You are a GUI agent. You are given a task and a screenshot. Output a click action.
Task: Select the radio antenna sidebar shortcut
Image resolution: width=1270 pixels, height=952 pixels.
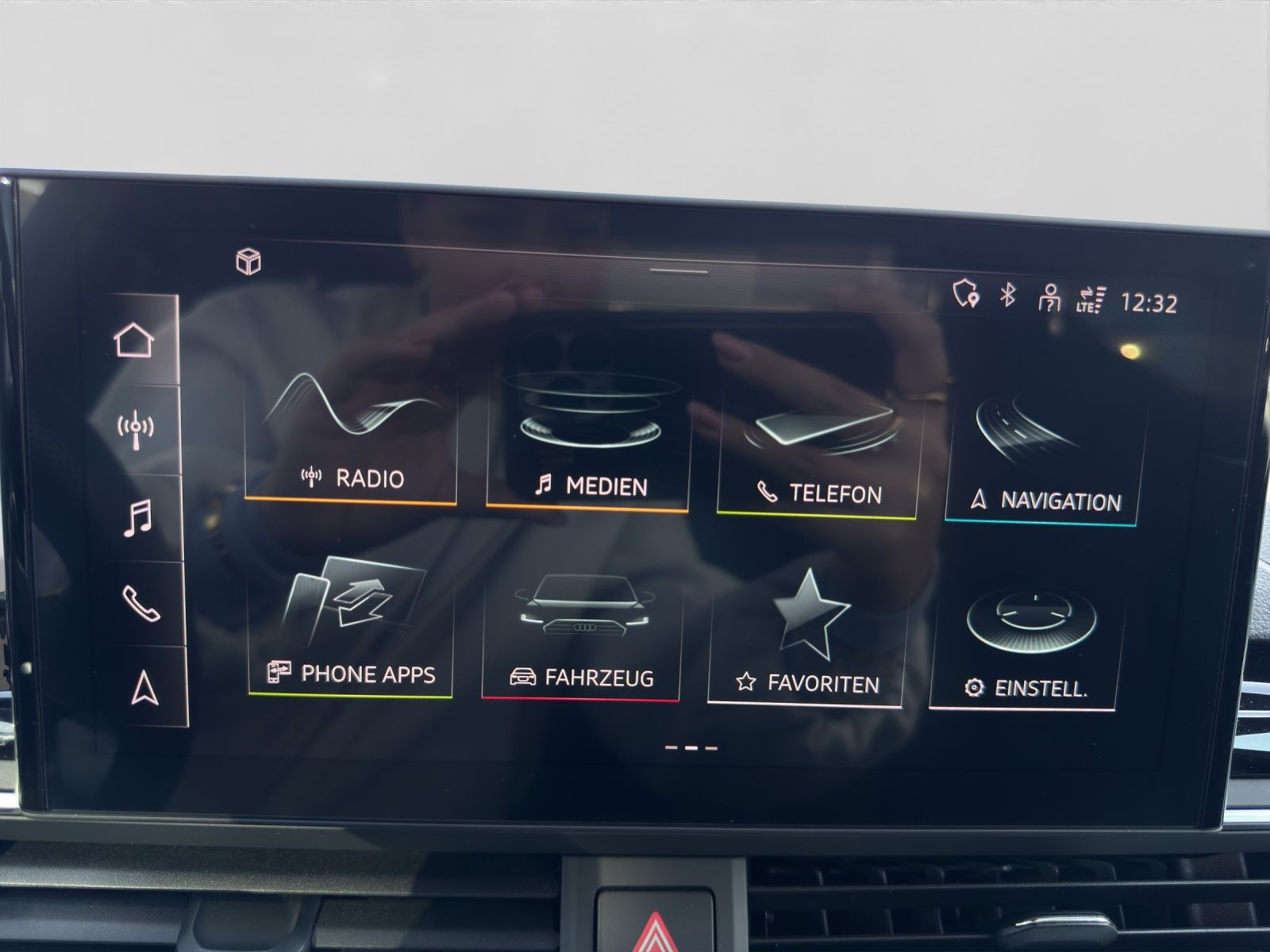coord(136,429)
